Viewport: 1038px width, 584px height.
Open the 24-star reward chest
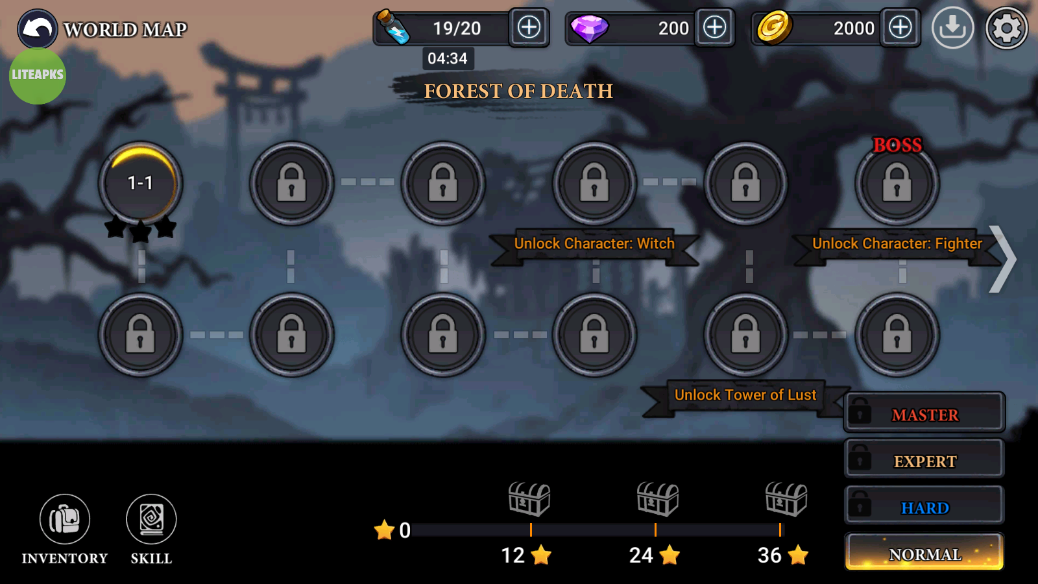pos(657,498)
